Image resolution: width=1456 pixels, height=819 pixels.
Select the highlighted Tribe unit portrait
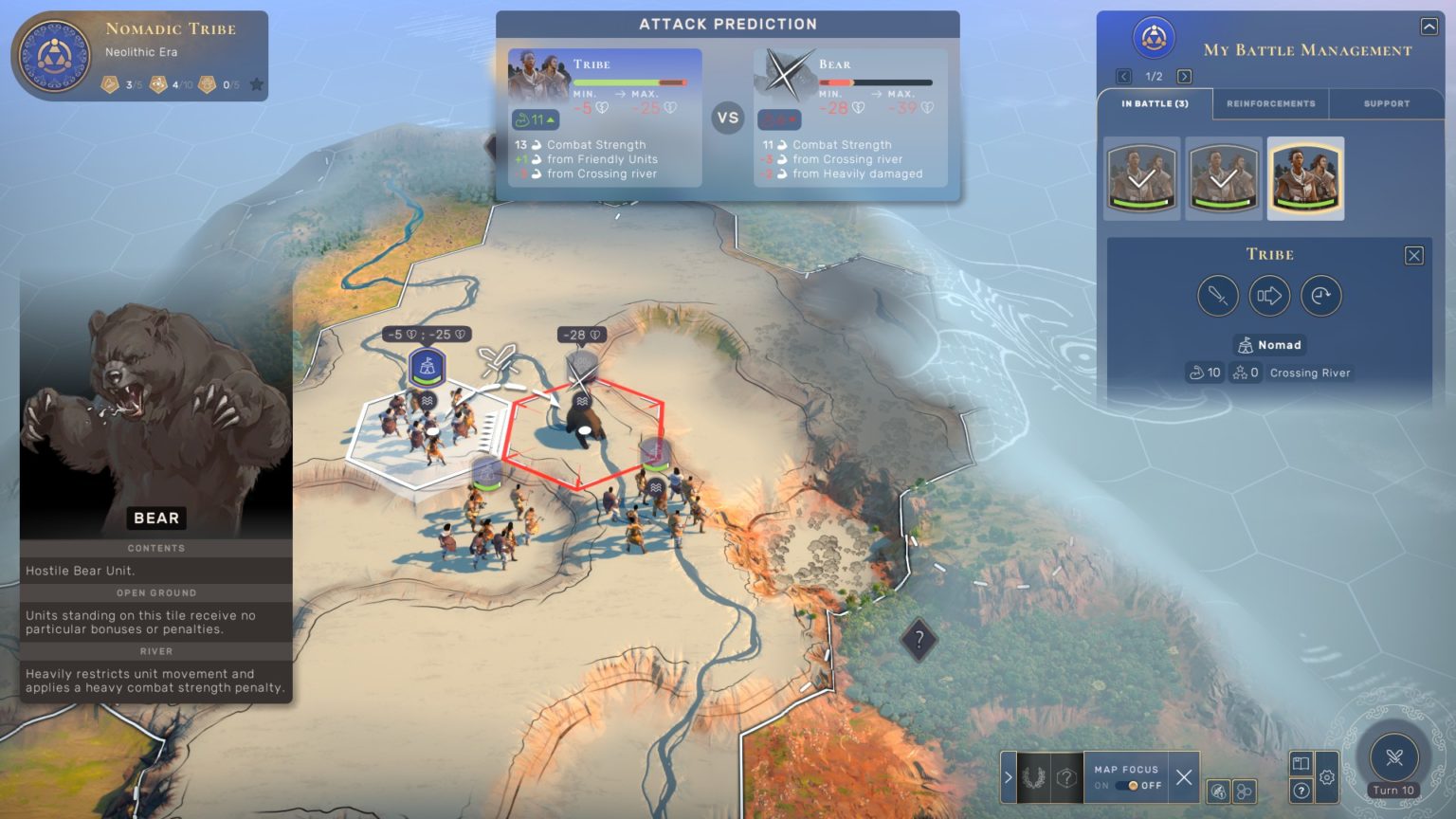pos(1305,178)
